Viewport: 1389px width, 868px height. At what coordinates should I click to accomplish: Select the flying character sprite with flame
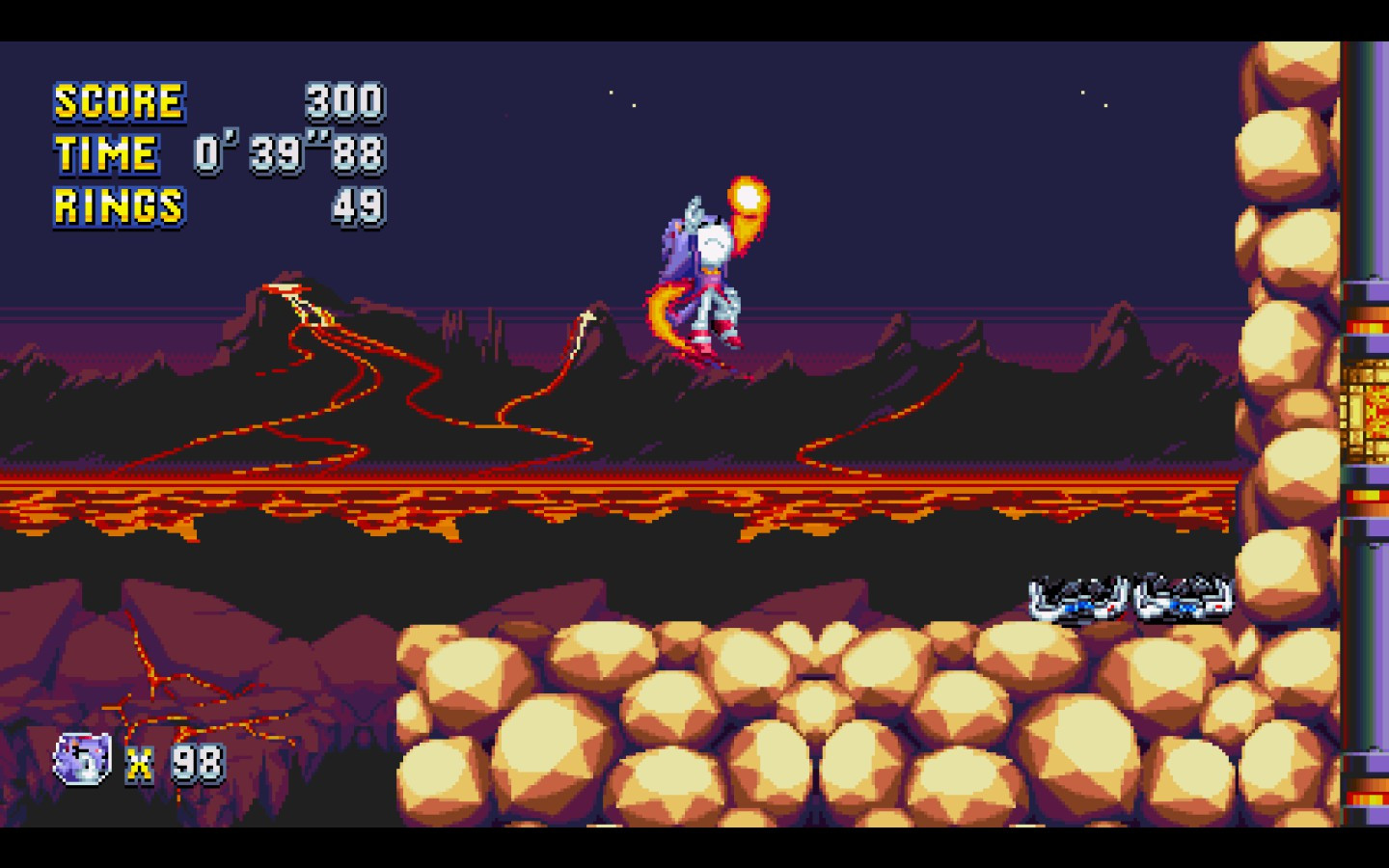[709, 280]
